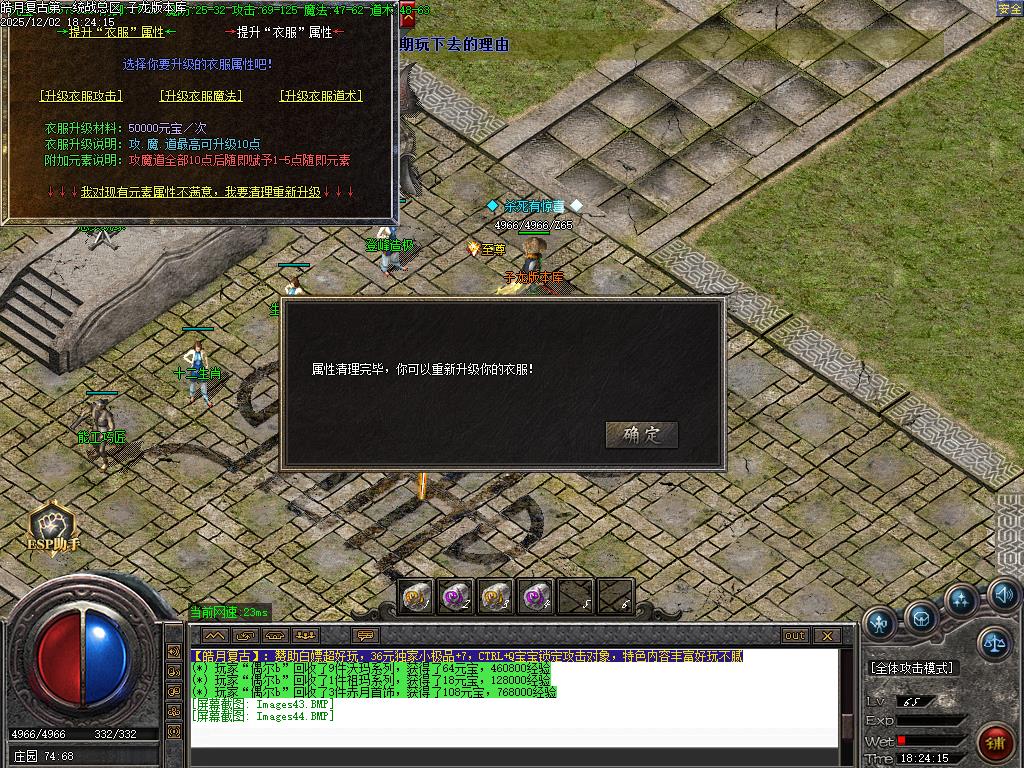Open the character equipment round button
This screenshot has width=1024, height=768.
(880, 623)
